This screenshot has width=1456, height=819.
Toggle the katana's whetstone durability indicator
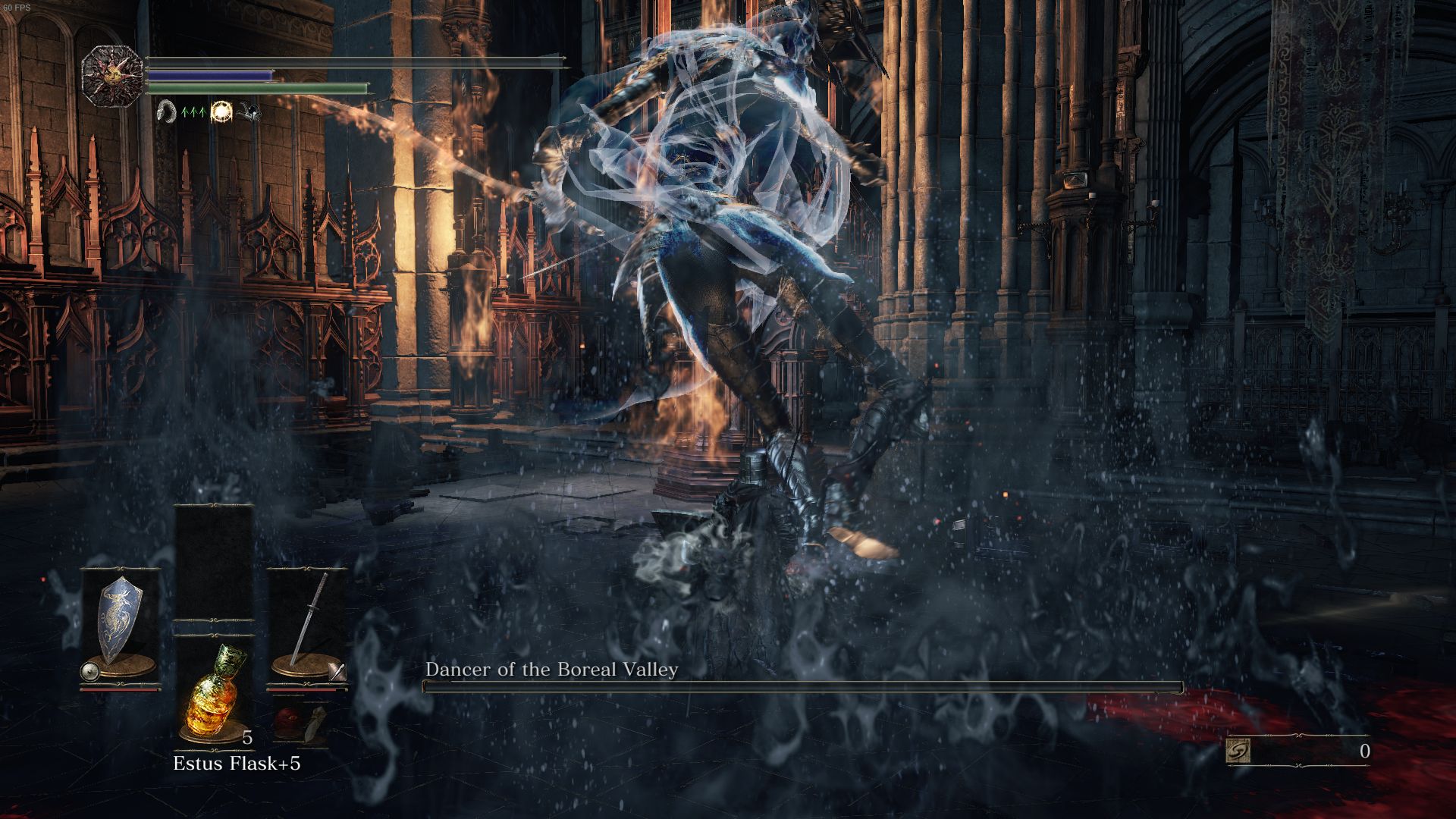[x=336, y=673]
